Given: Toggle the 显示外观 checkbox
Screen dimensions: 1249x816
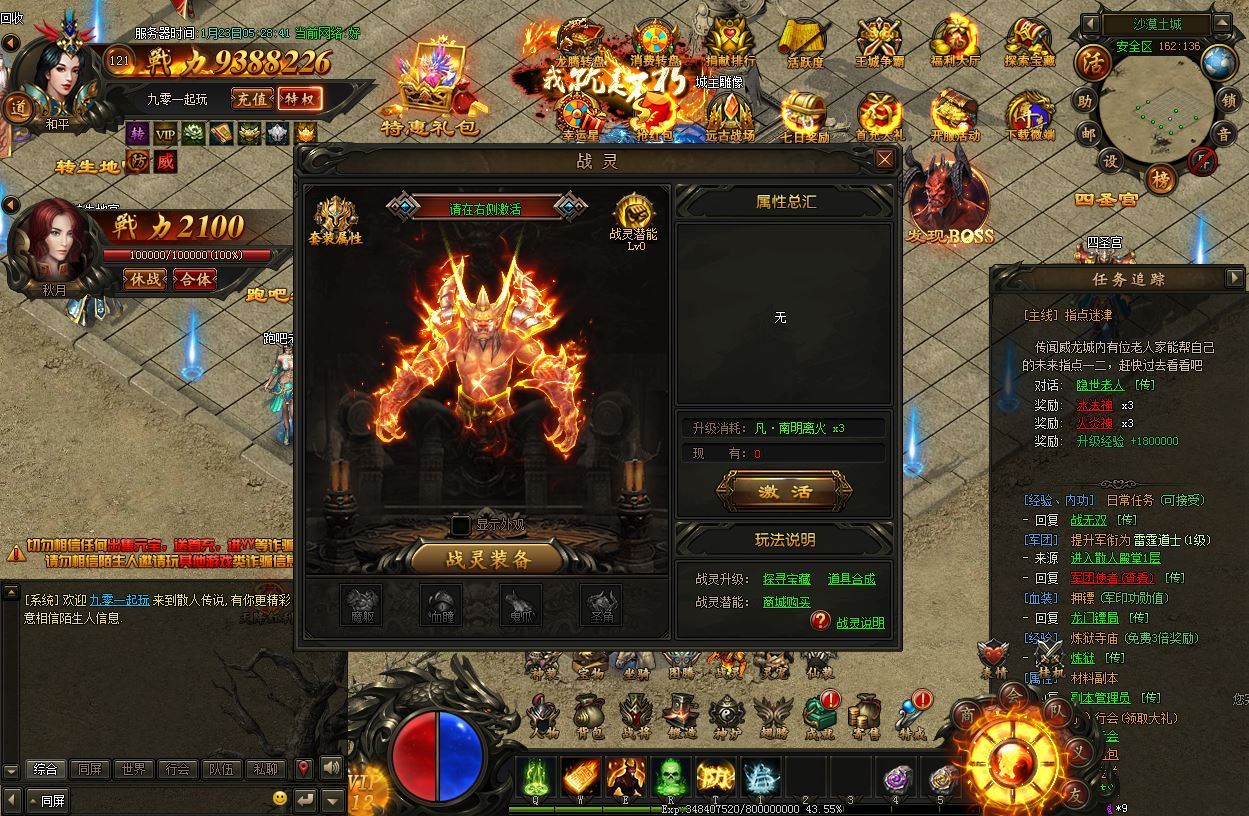Looking at the screenshot, I should point(461,525).
